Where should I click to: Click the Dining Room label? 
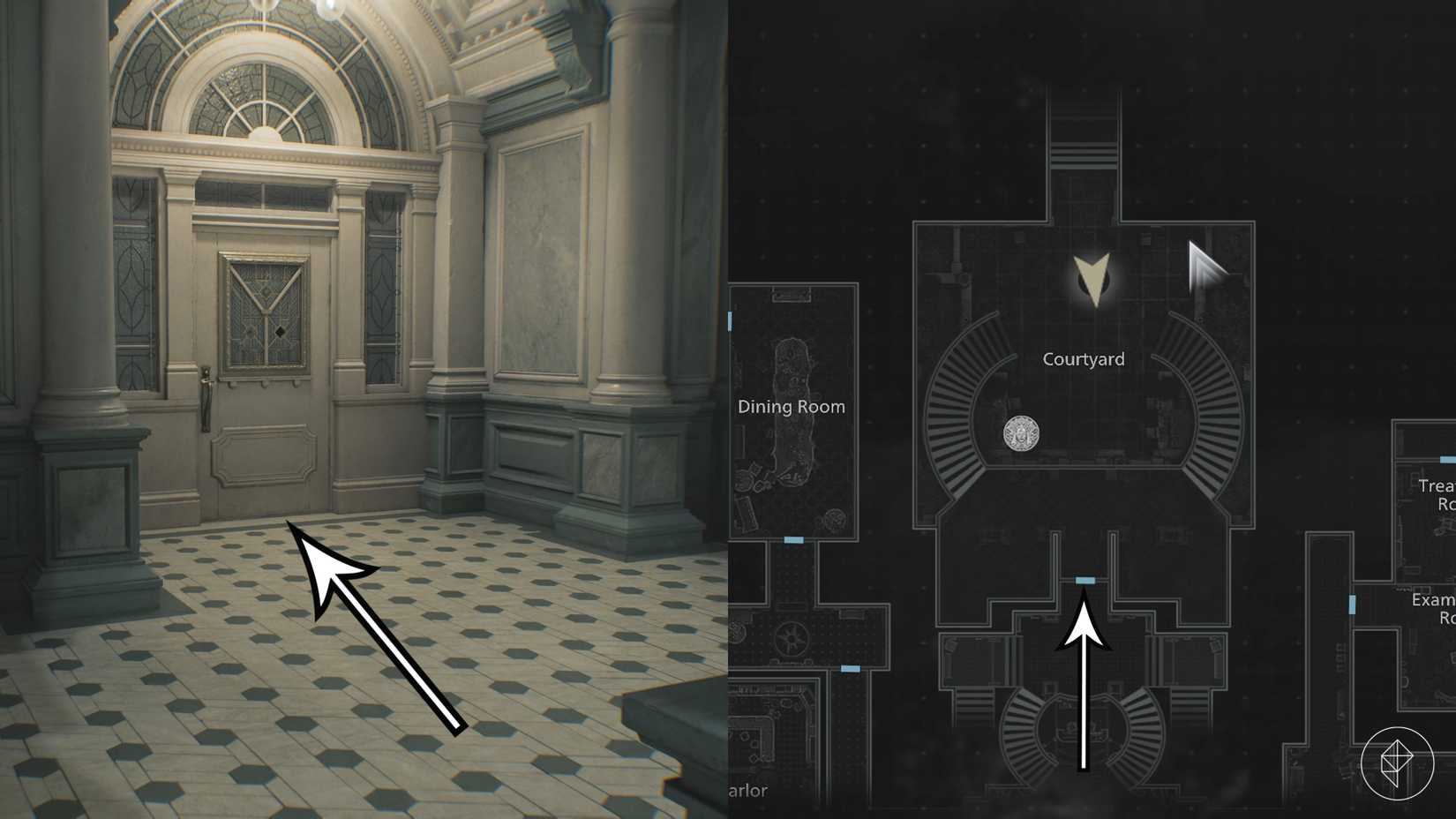click(792, 407)
